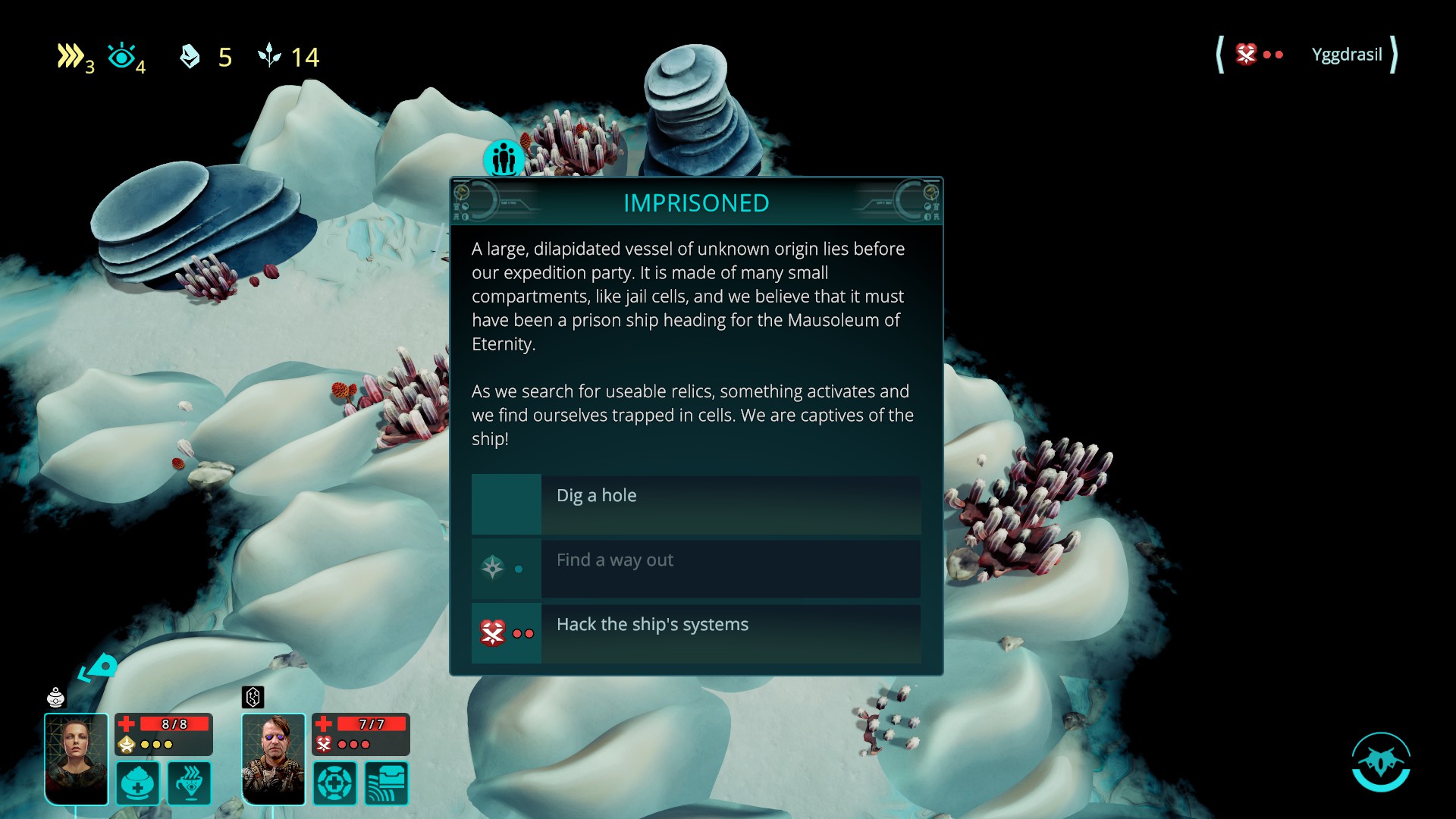Activate the circular medkit cross ability
Screen dimensions: 1456x819
pyautogui.click(x=334, y=783)
